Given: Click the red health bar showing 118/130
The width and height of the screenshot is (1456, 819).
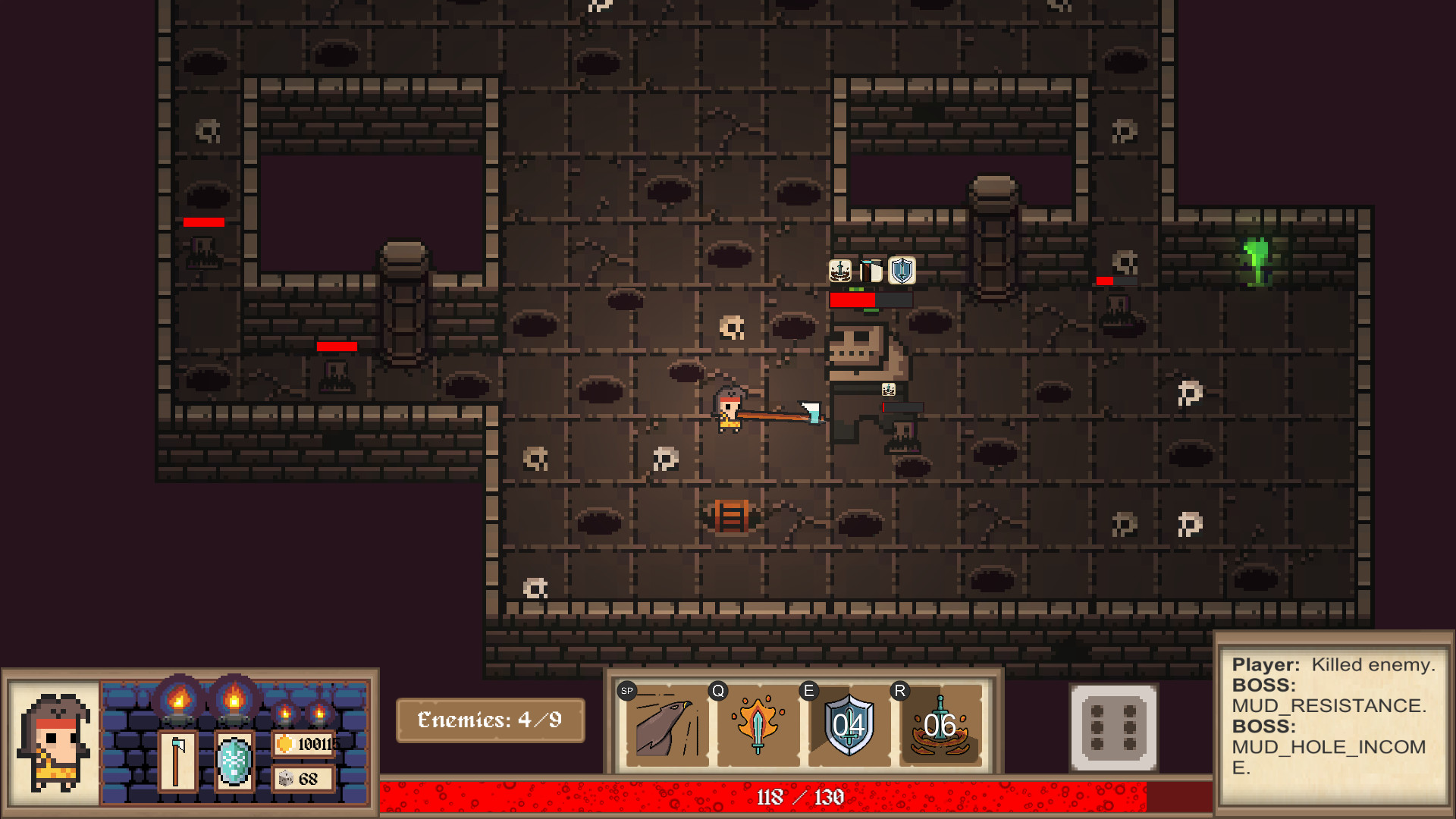Looking at the screenshot, I should (800, 797).
